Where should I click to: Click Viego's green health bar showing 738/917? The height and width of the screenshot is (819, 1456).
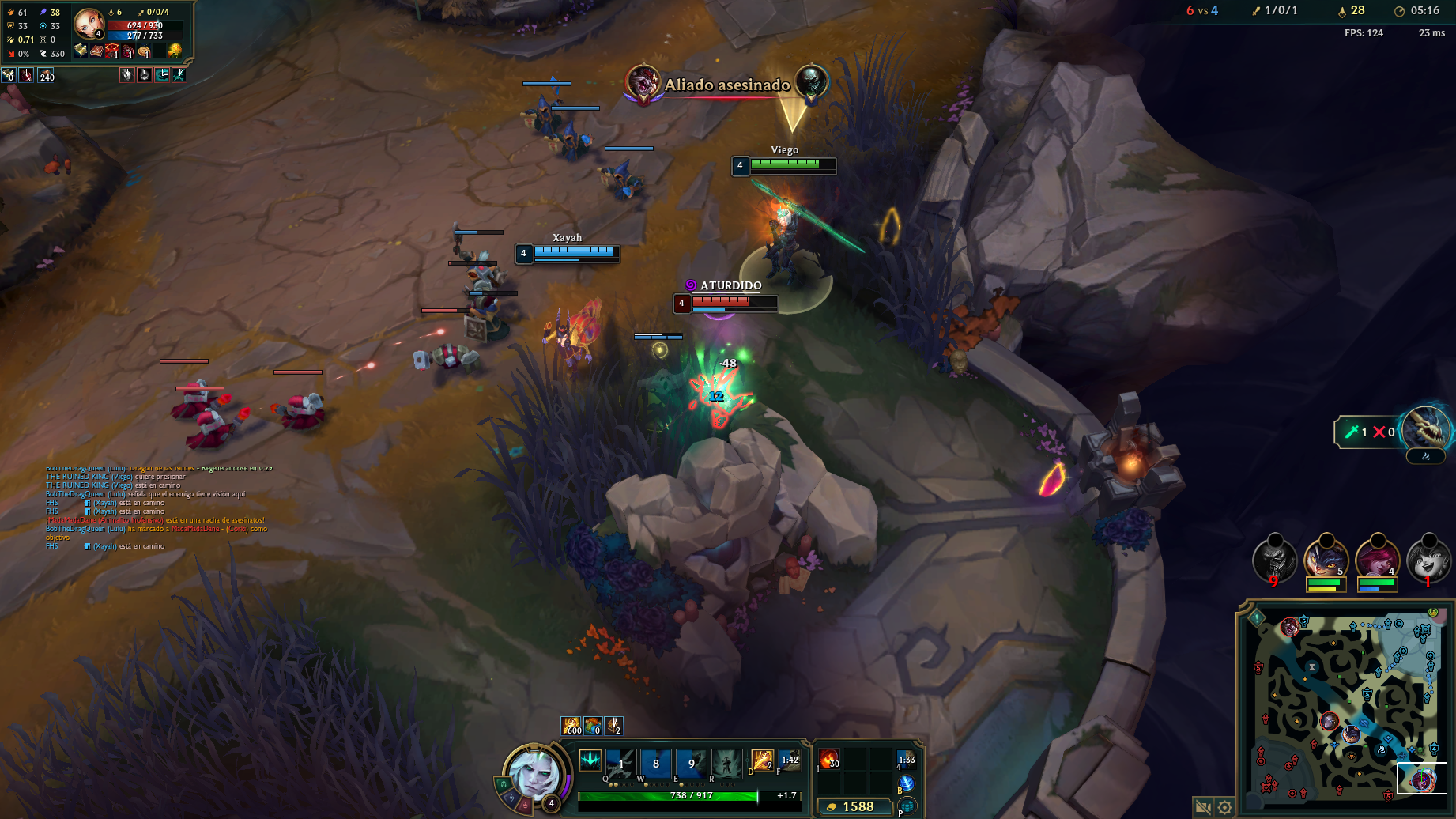point(693,796)
